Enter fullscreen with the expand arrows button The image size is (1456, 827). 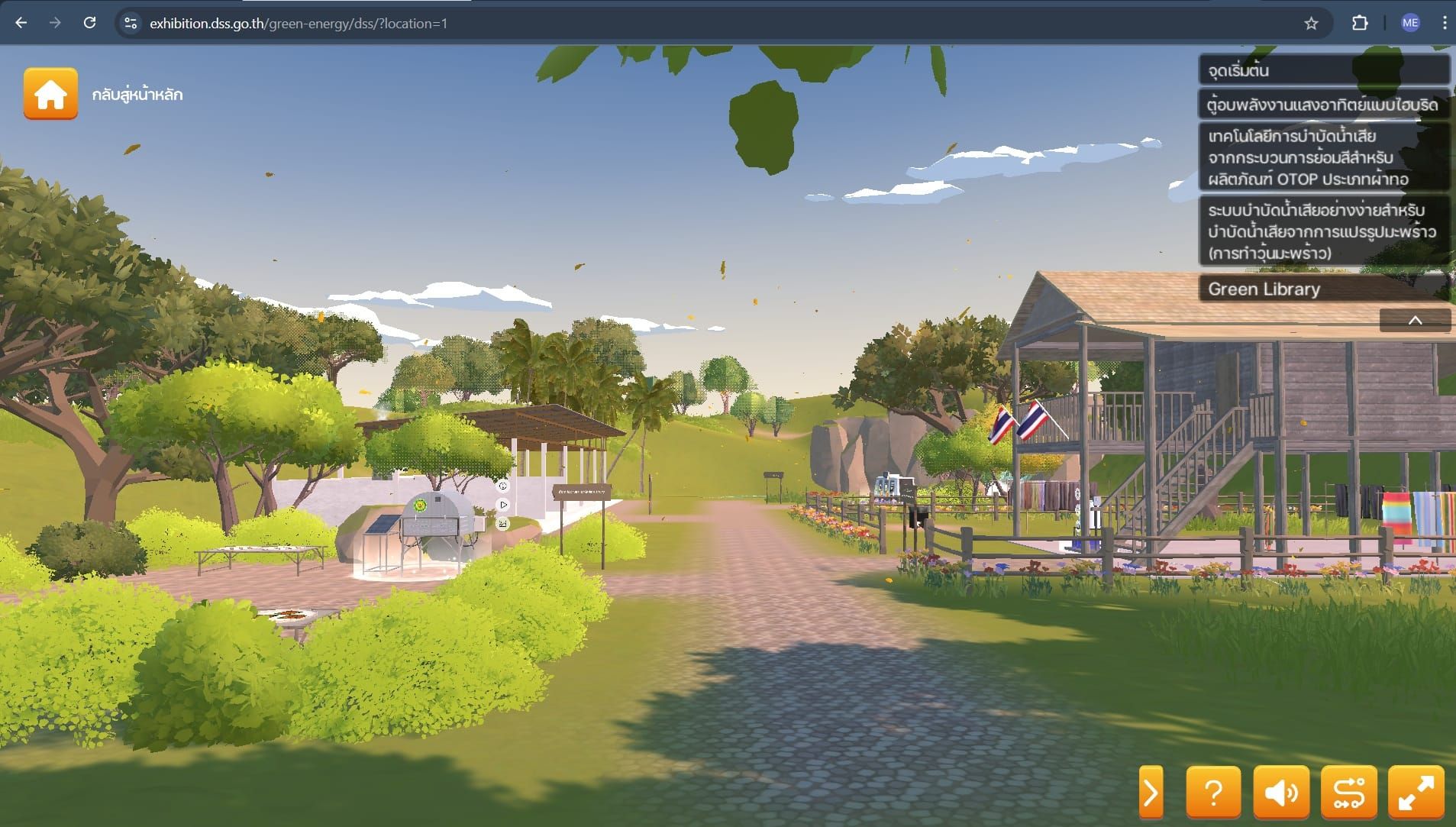coord(1416,793)
